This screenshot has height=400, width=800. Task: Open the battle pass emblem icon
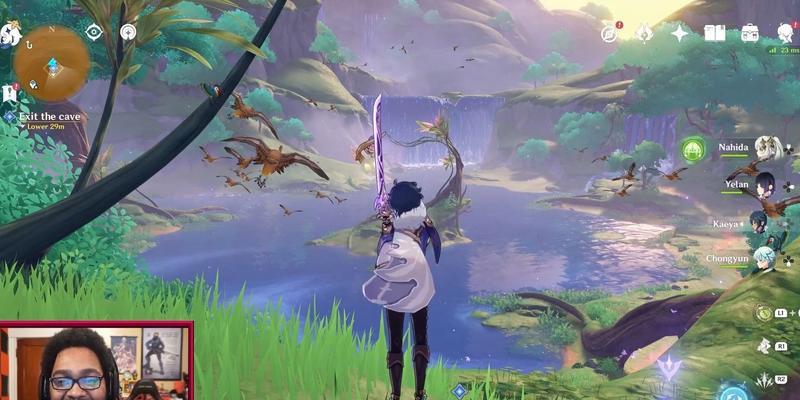point(644,33)
